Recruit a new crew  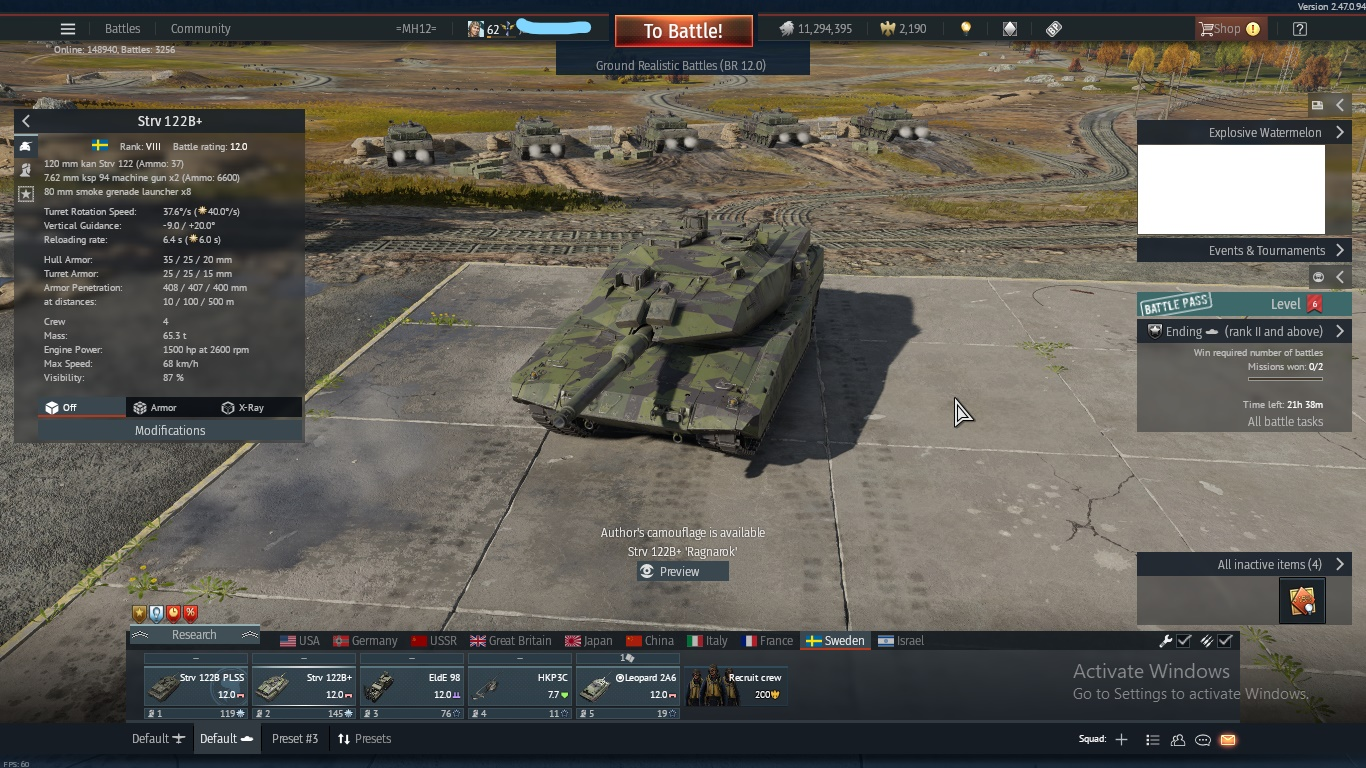coord(735,686)
